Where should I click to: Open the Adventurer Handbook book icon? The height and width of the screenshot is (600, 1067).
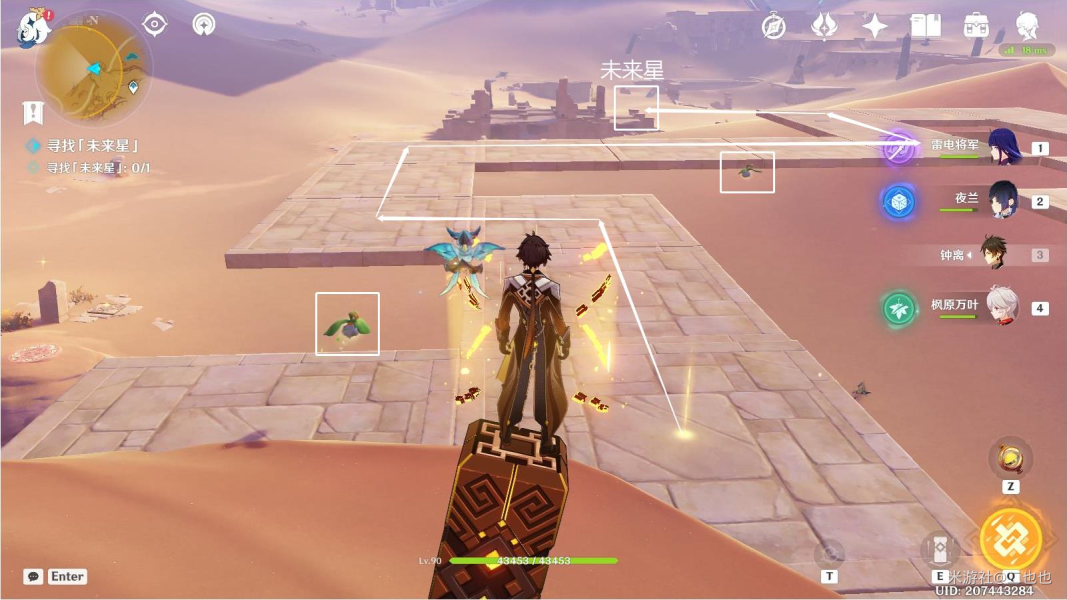pos(925,27)
